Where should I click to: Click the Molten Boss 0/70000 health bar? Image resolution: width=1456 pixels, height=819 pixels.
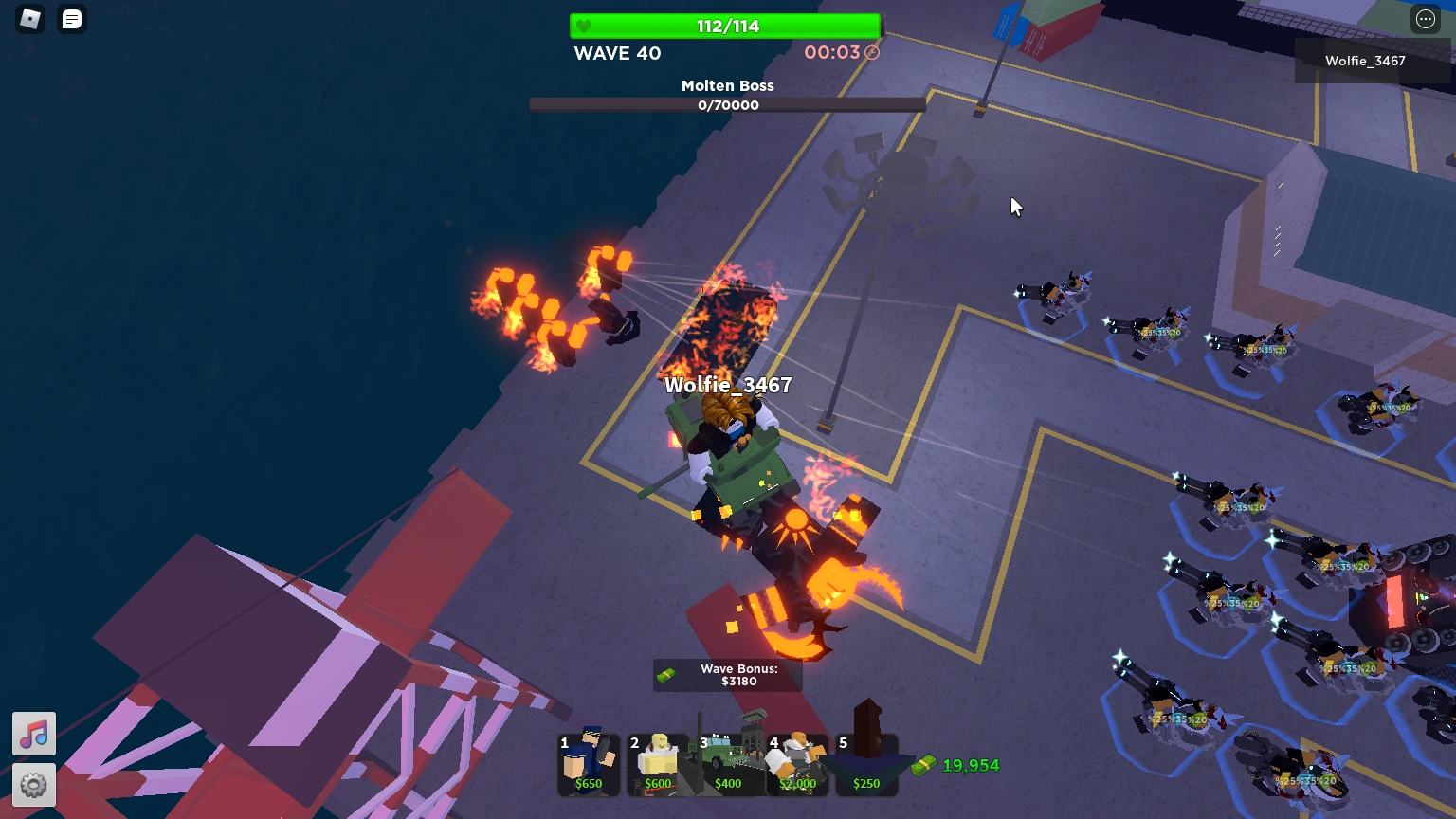727,105
